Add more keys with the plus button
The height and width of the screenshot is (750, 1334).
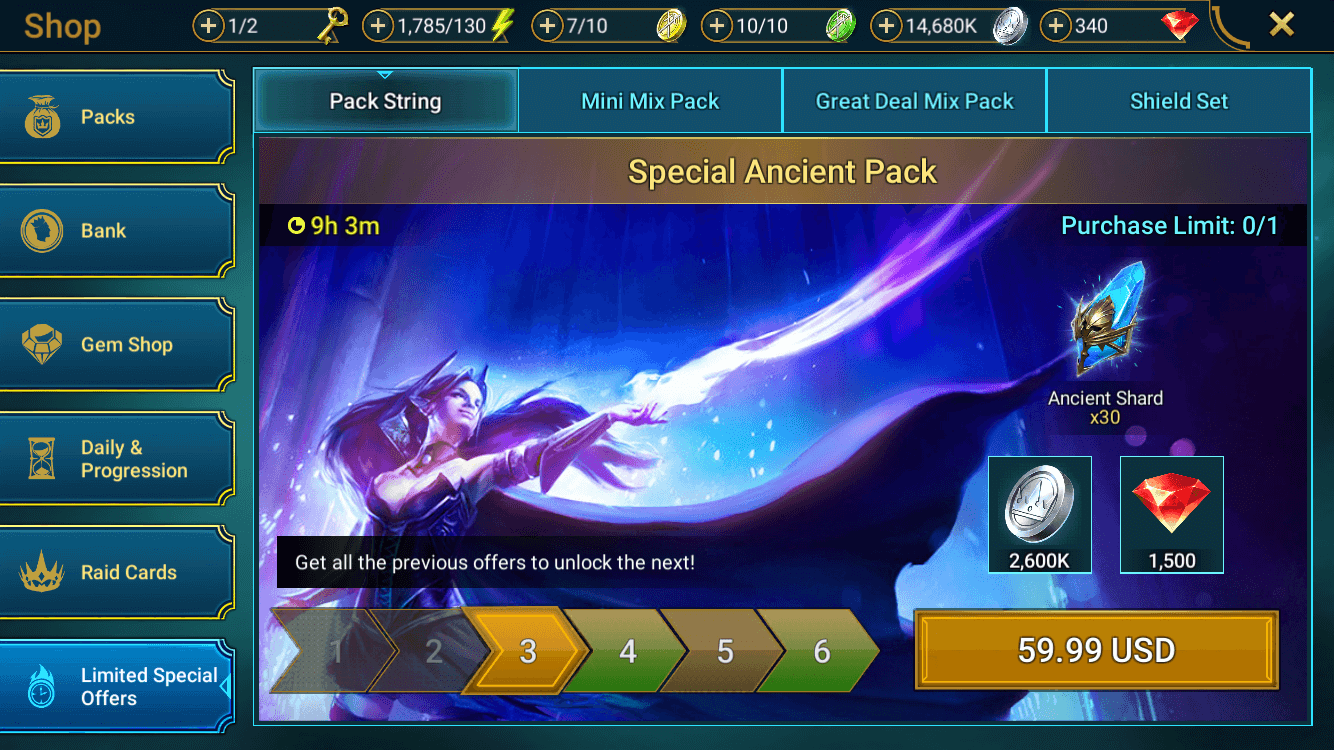(208, 26)
